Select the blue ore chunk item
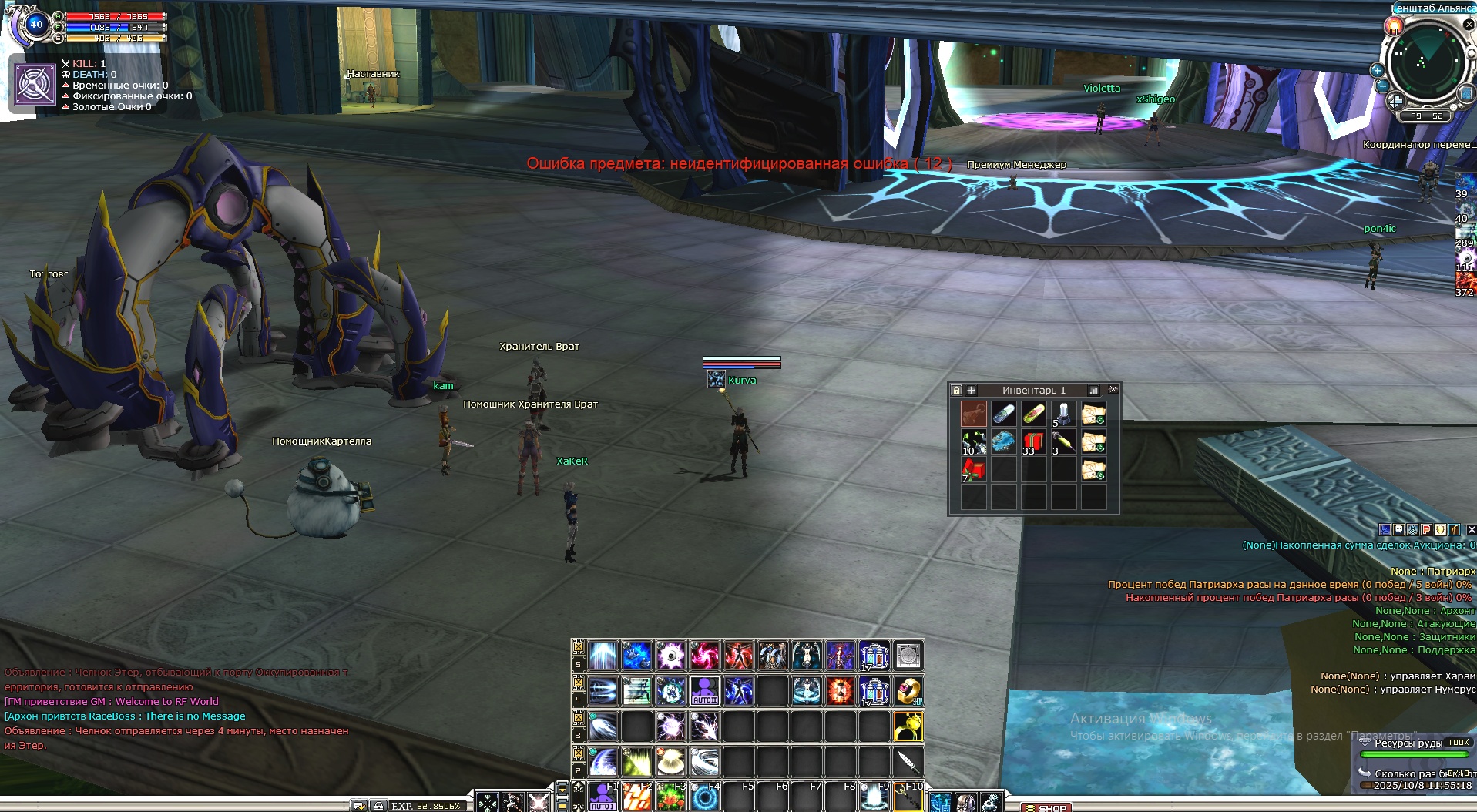The image size is (1477, 812). pos(1003,442)
